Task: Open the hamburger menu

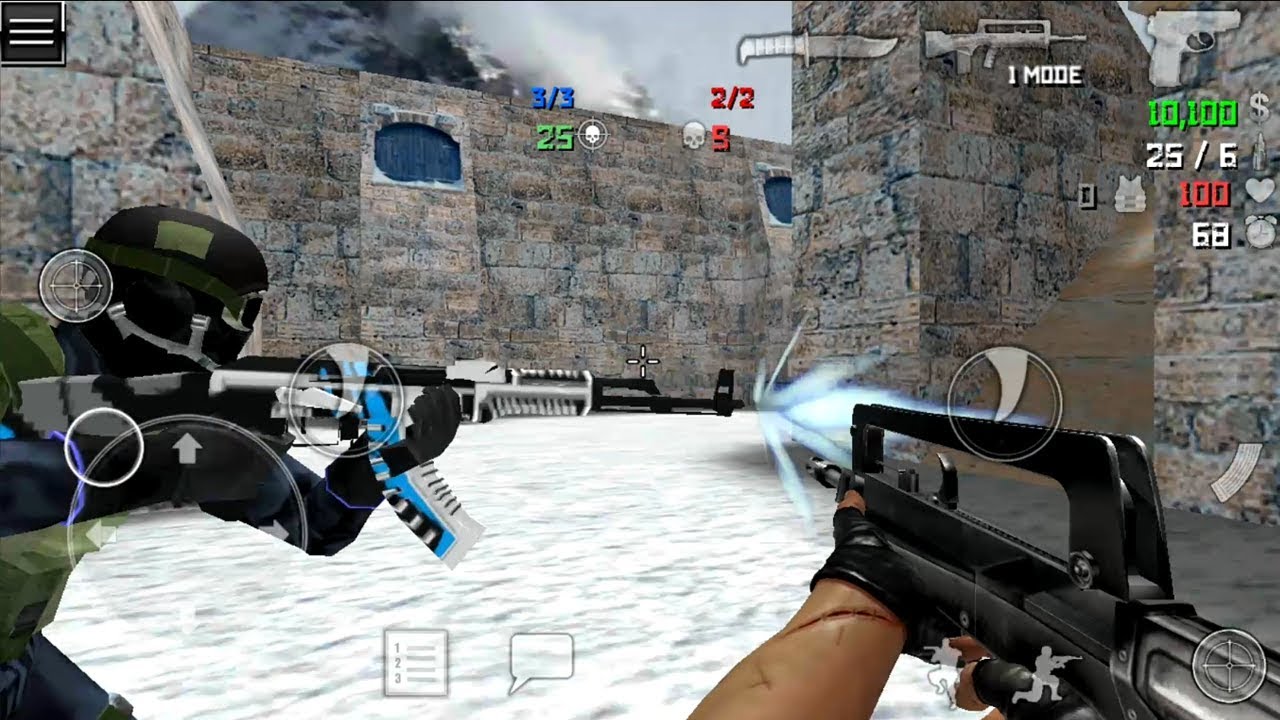Action: point(33,31)
